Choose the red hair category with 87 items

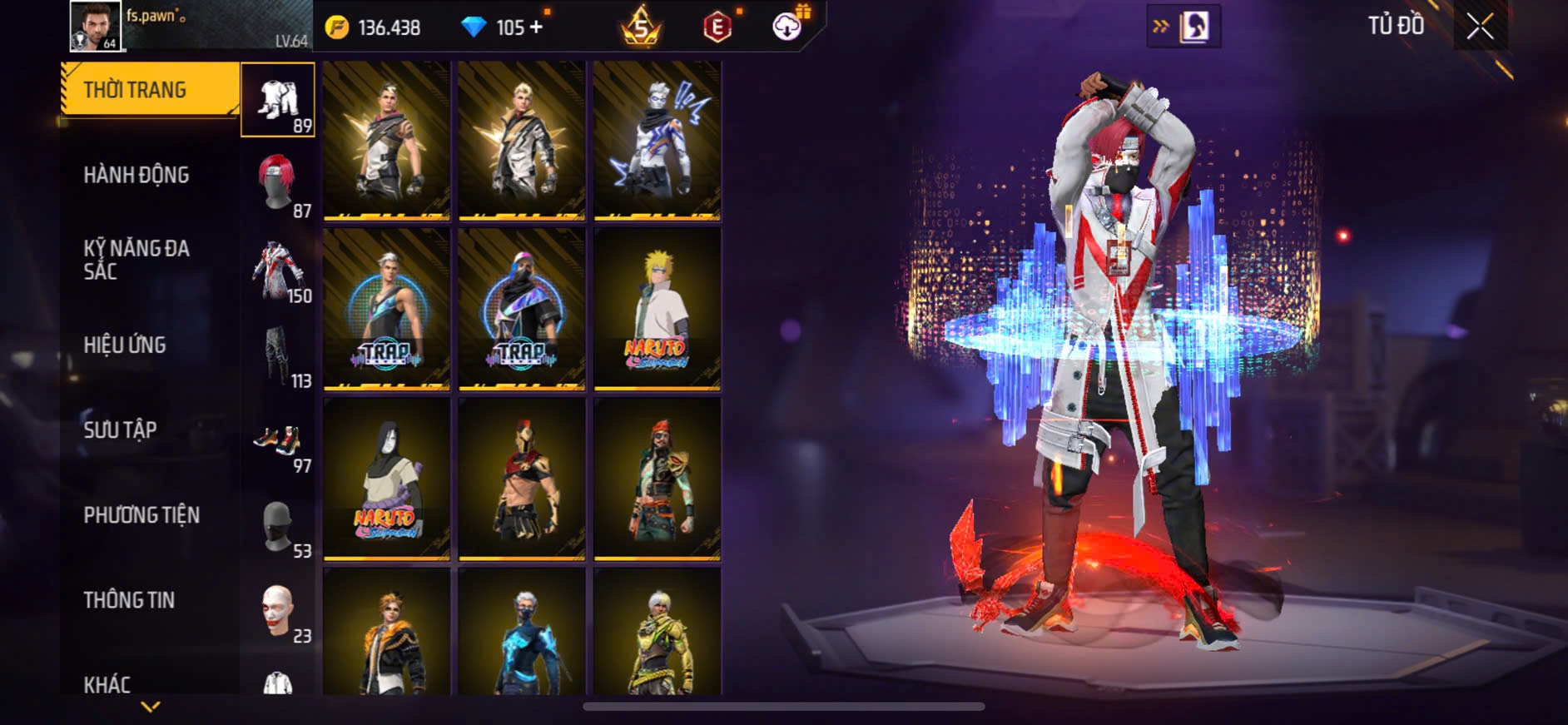(x=278, y=185)
